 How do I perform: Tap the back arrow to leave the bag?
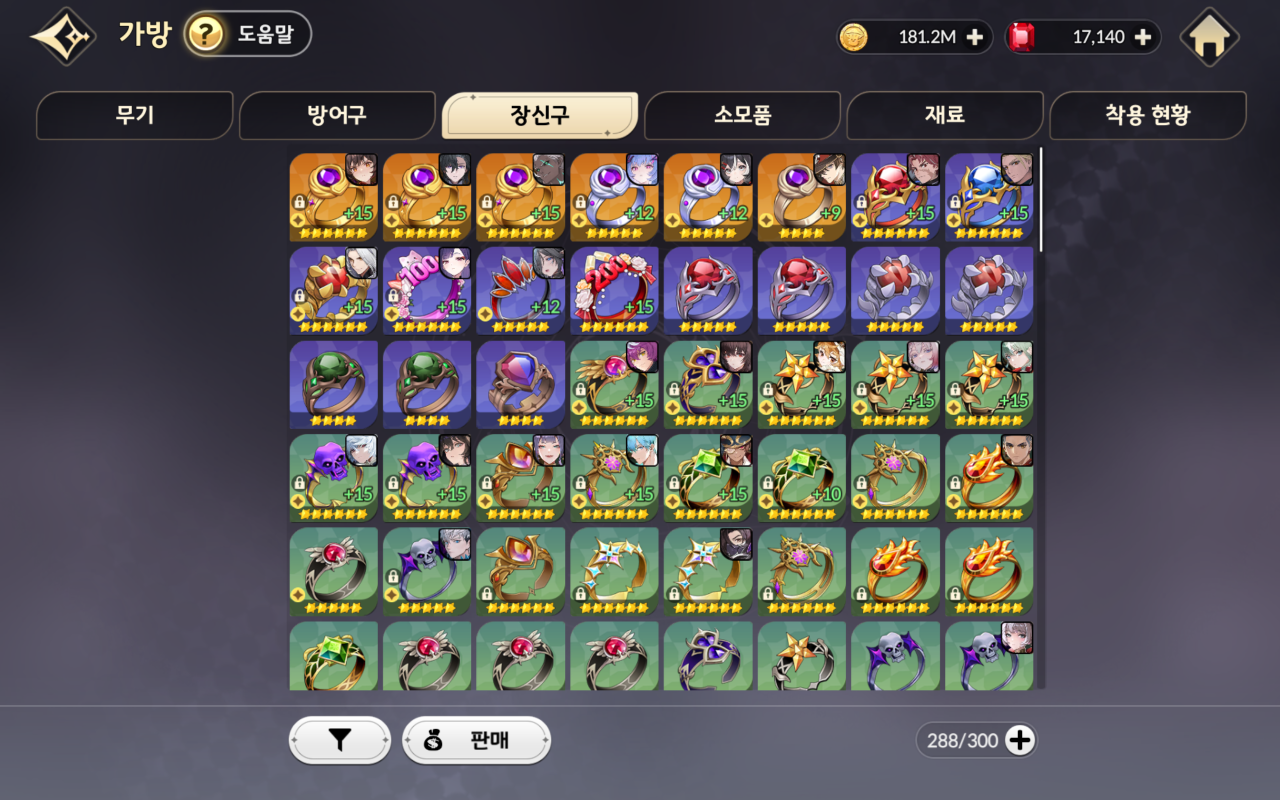pos(62,34)
